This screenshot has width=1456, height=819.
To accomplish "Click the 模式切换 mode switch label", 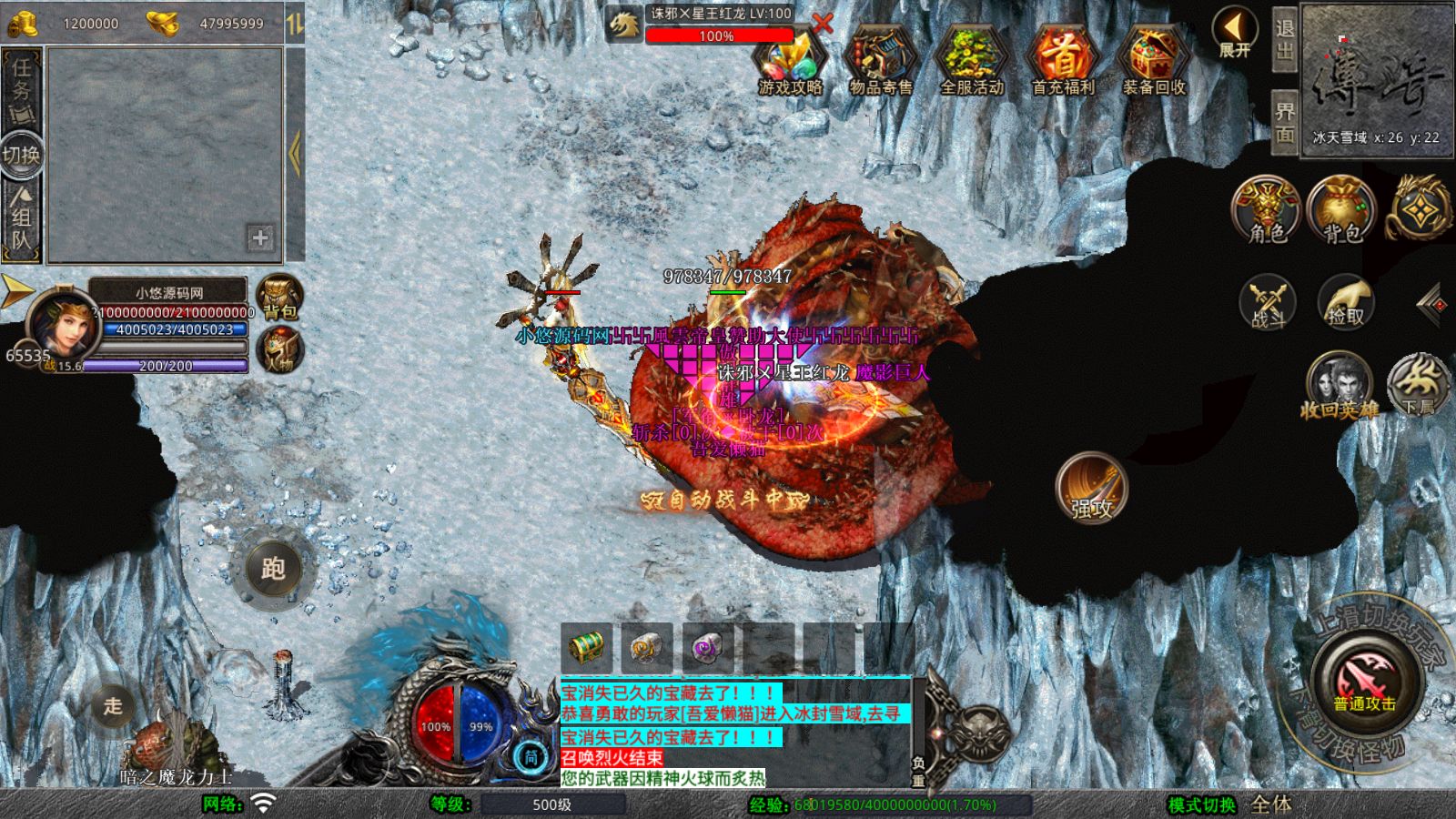I will pyautogui.click(x=1202, y=804).
